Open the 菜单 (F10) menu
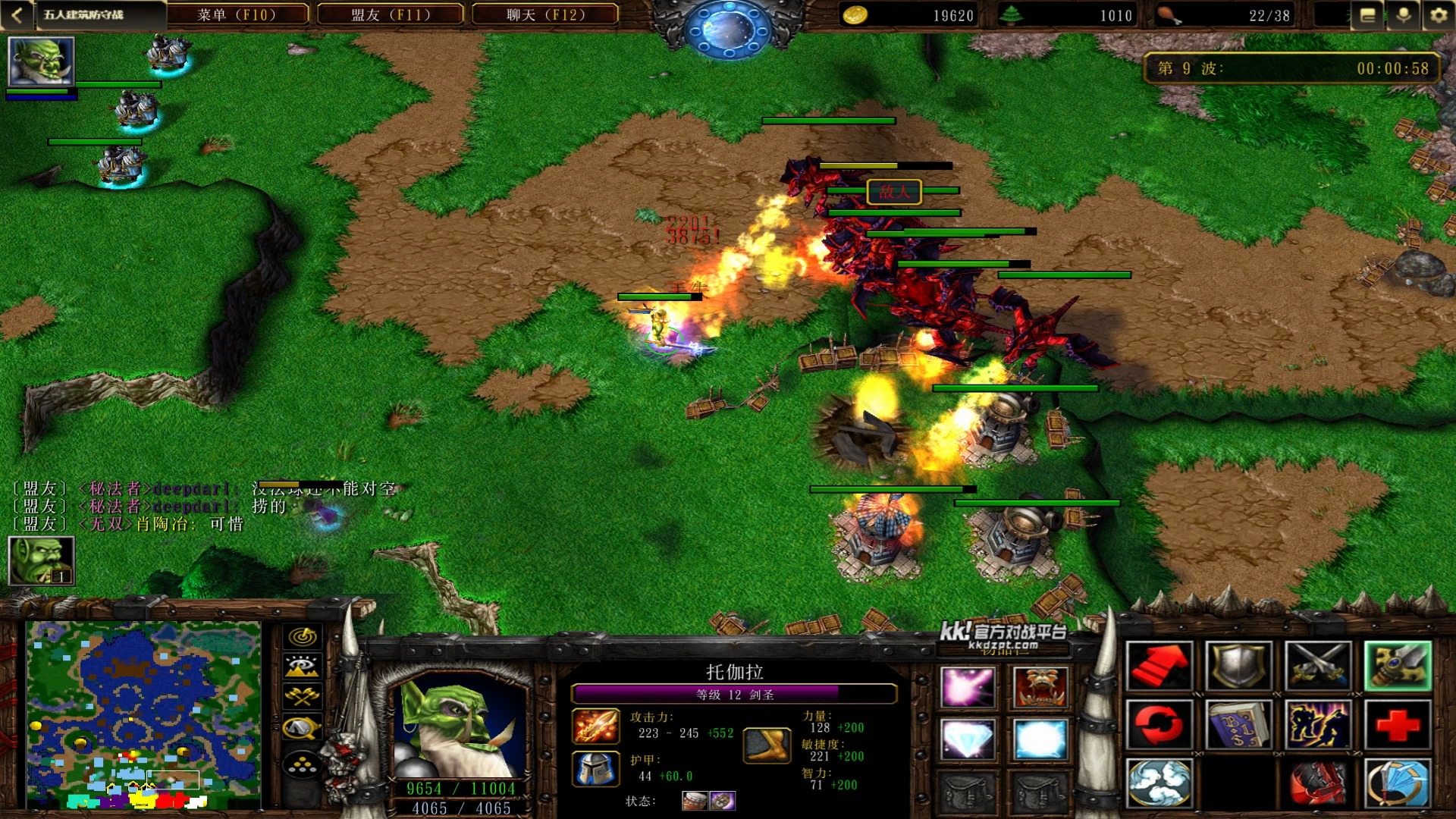The height and width of the screenshot is (819, 1456). (x=237, y=14)
